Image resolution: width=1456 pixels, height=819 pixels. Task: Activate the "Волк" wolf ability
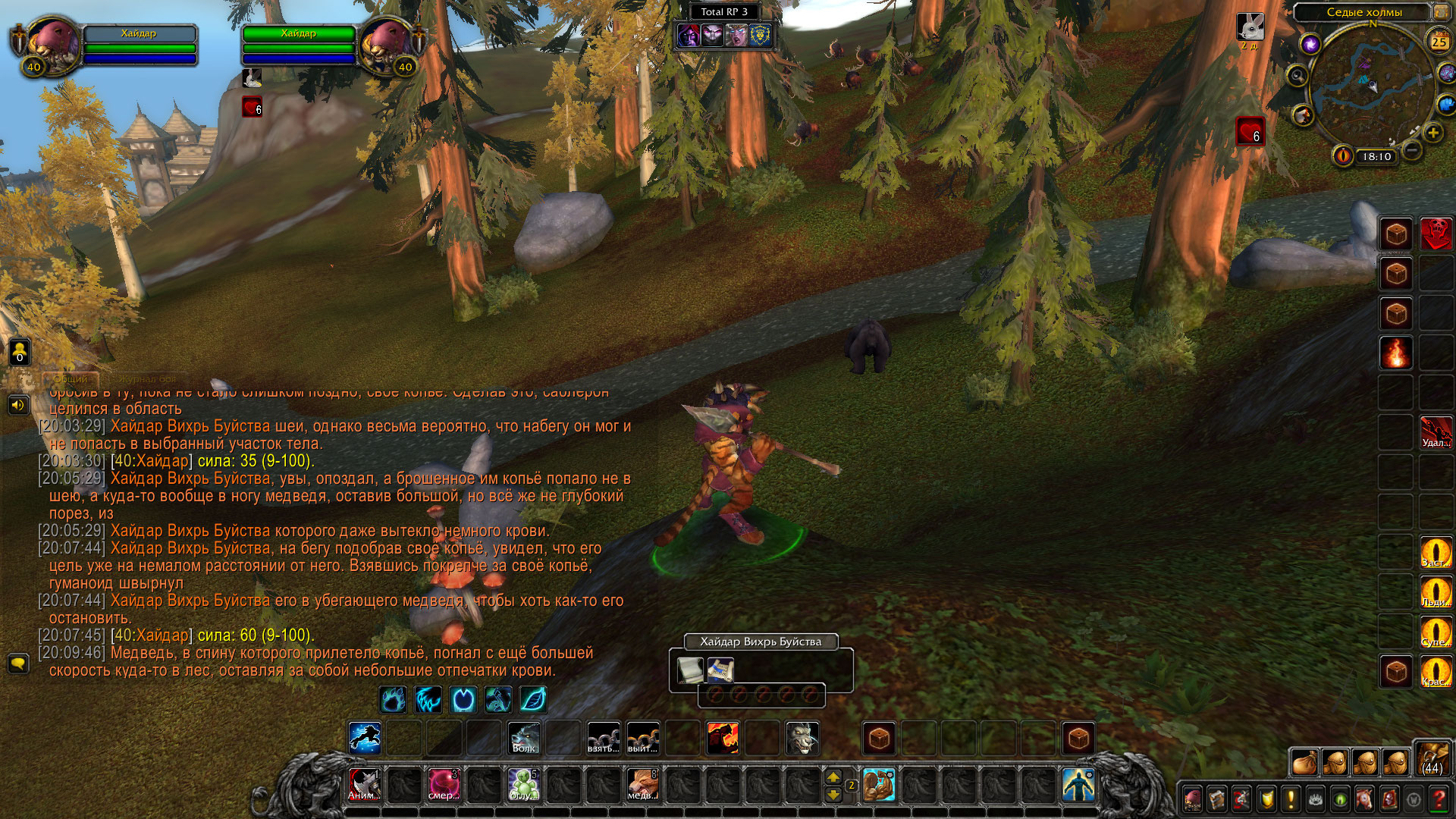point(524,738)
